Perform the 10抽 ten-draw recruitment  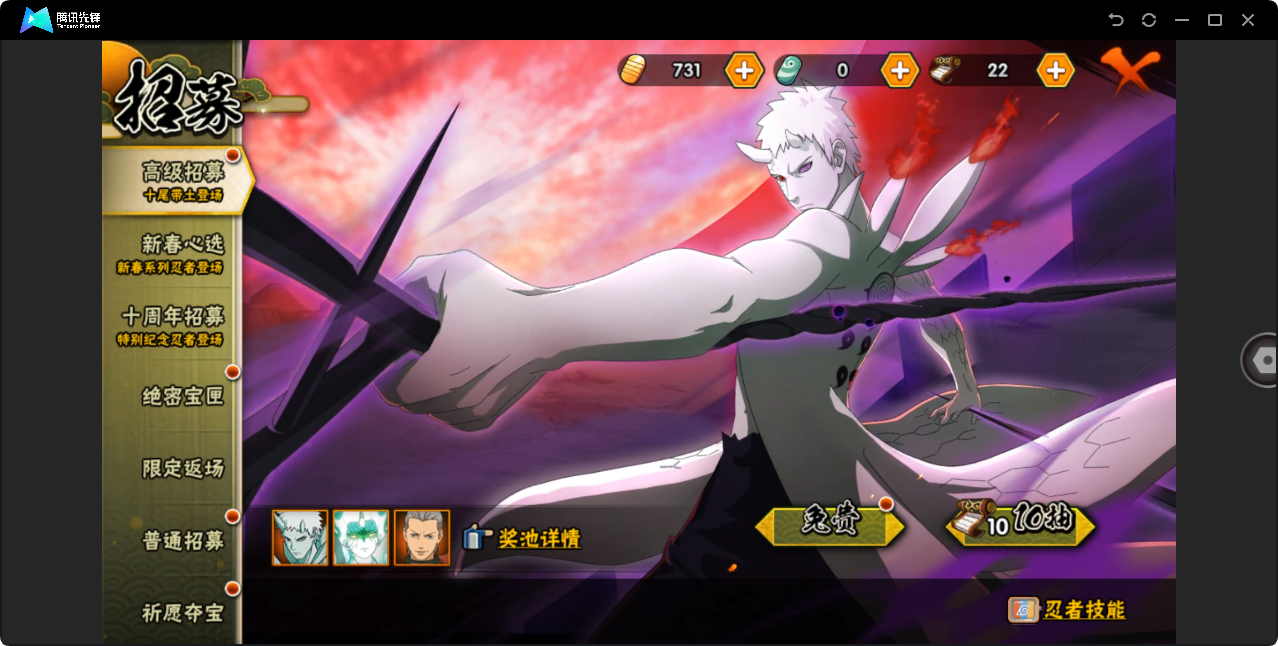pos(1020,523)
